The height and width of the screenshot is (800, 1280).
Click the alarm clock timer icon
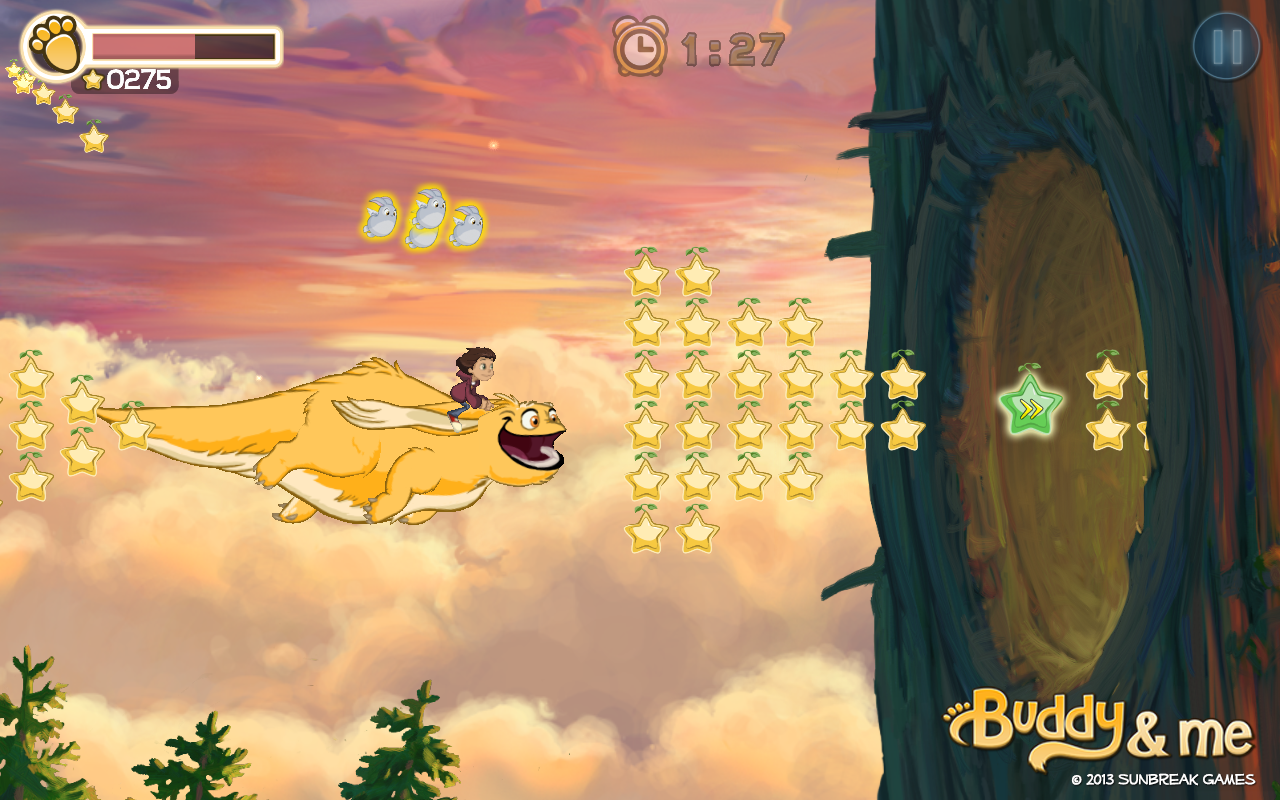[x=640, y=45]
